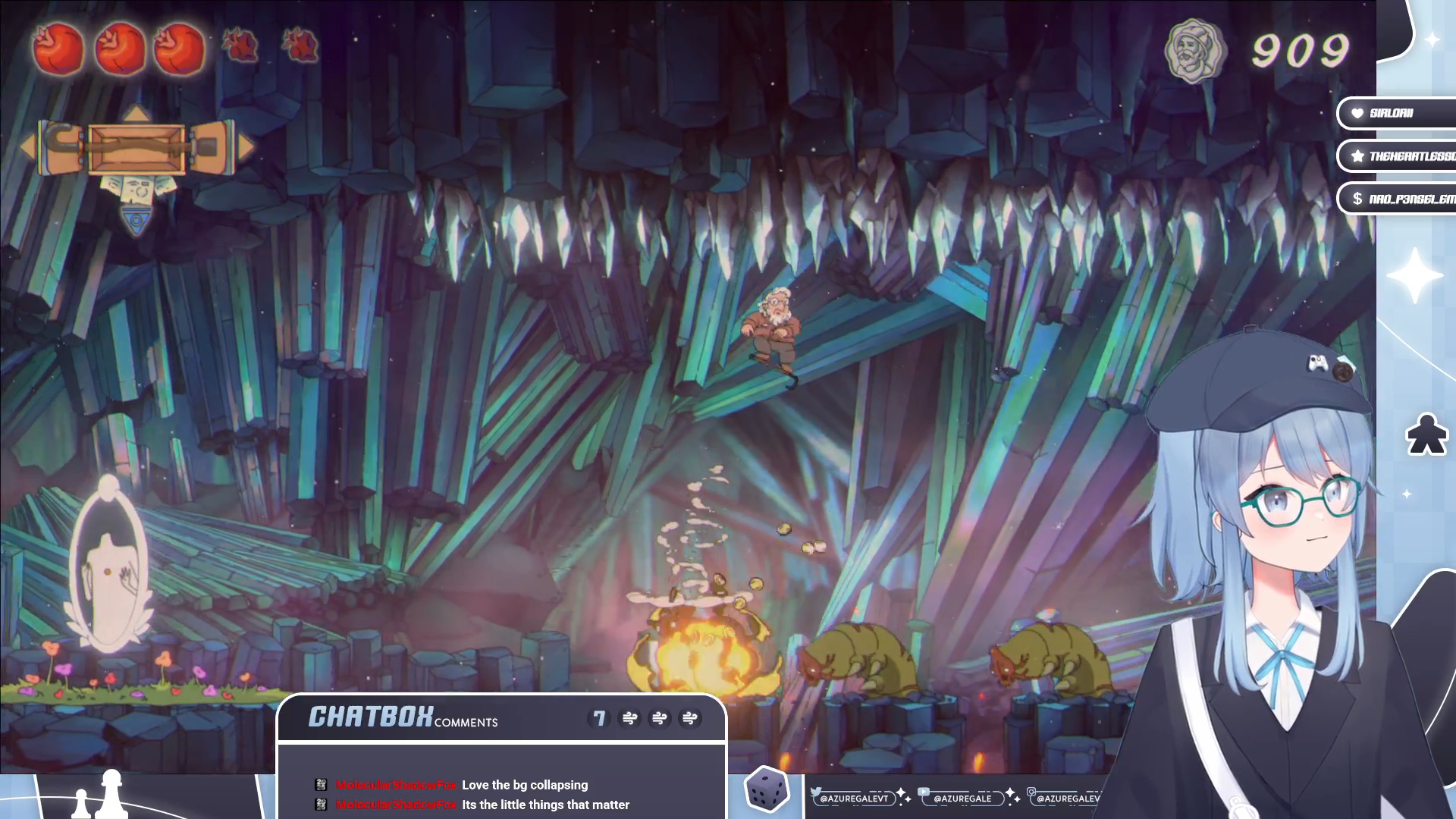Click the purple dice icon

(767, 789)
